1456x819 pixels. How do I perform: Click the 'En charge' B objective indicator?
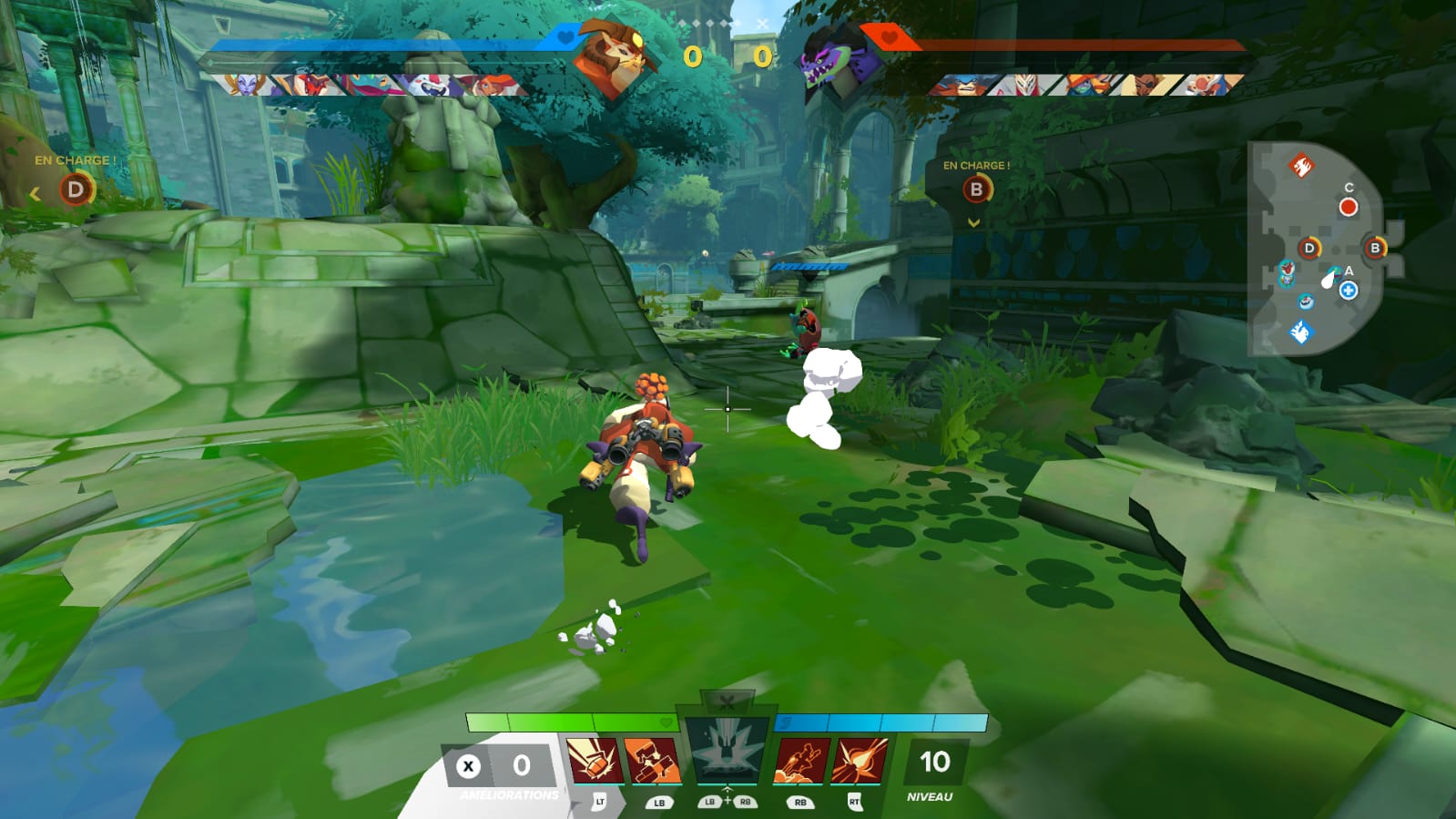(x=976, y=189)
